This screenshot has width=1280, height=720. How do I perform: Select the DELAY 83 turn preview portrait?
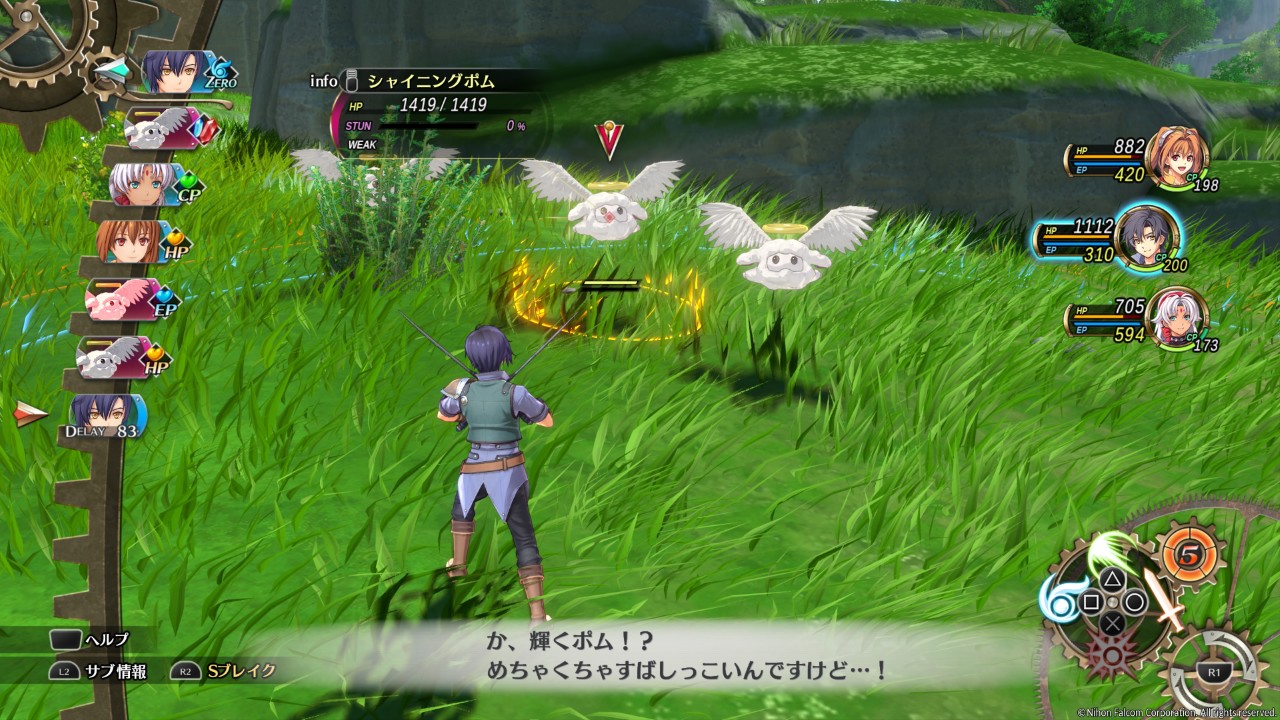click(x=107, y=416)
